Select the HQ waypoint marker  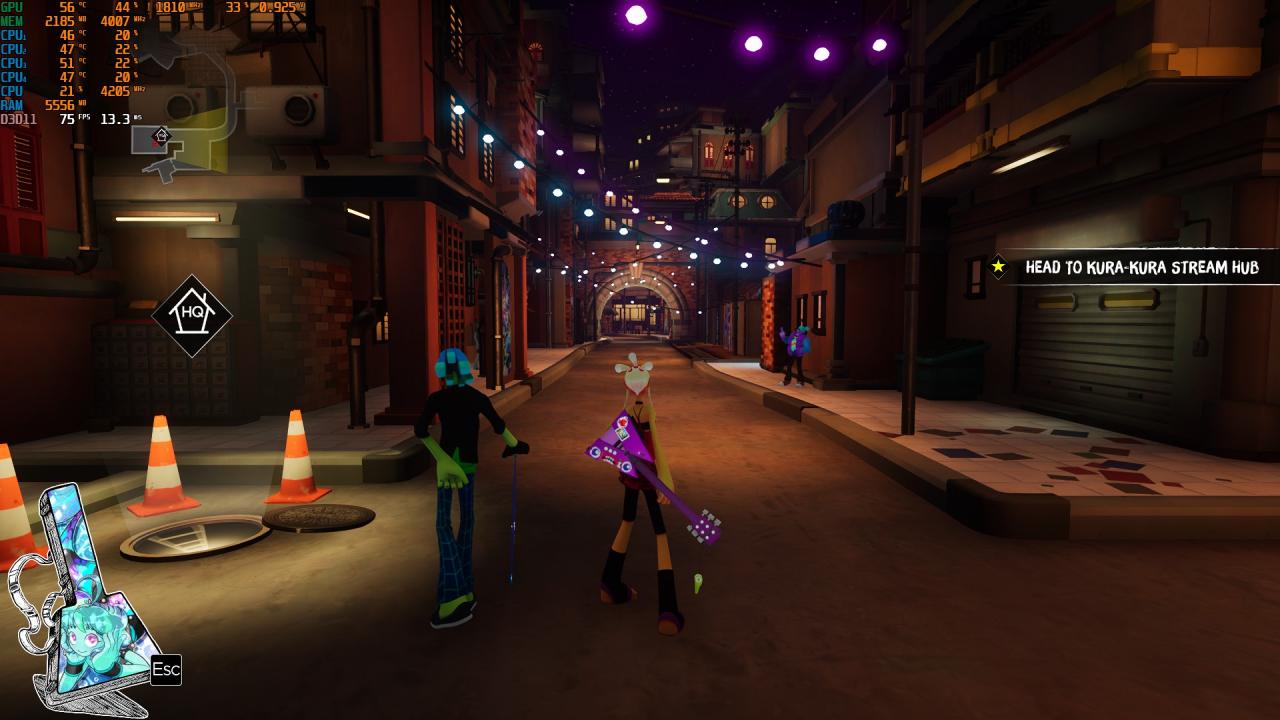click(192, 316)
